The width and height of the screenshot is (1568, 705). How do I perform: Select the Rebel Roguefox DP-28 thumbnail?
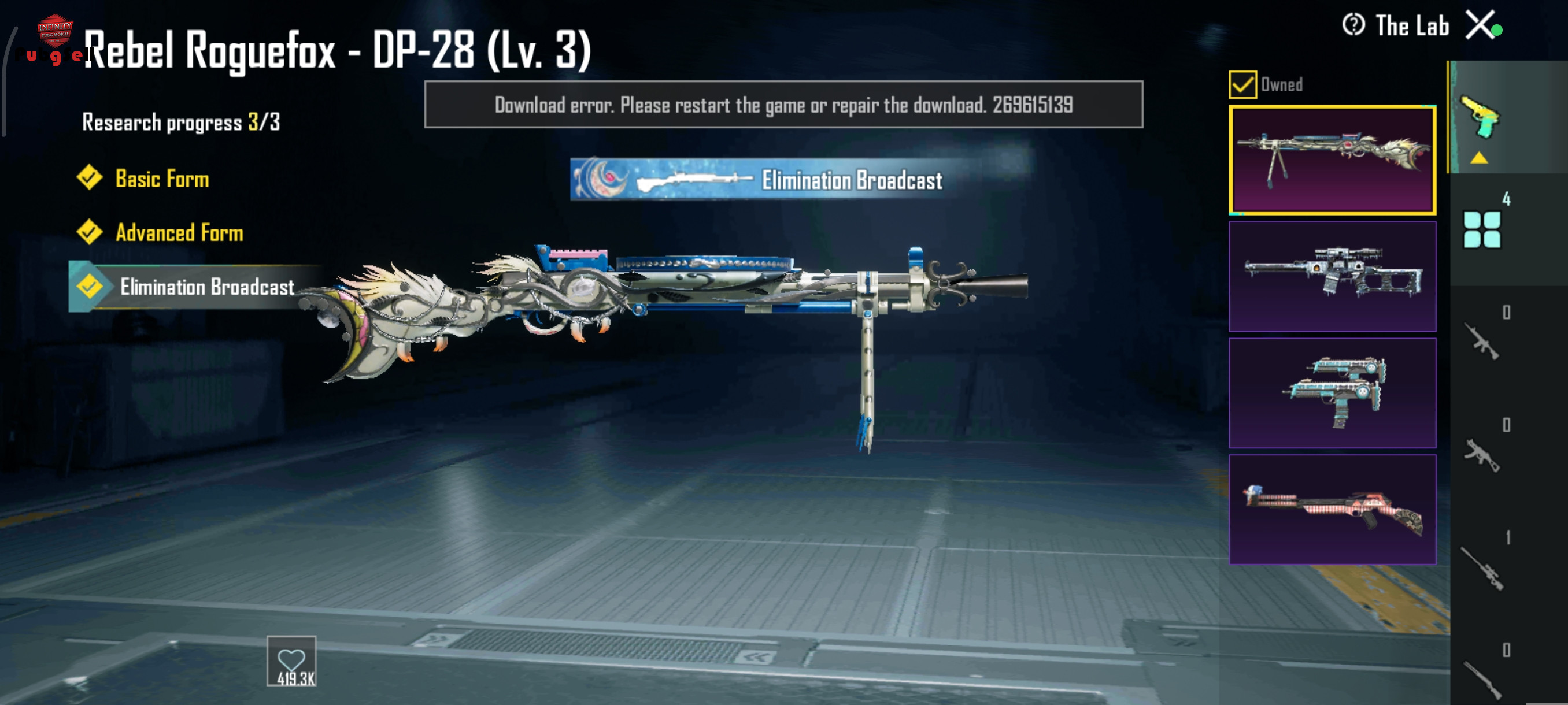pos(1332,161)
